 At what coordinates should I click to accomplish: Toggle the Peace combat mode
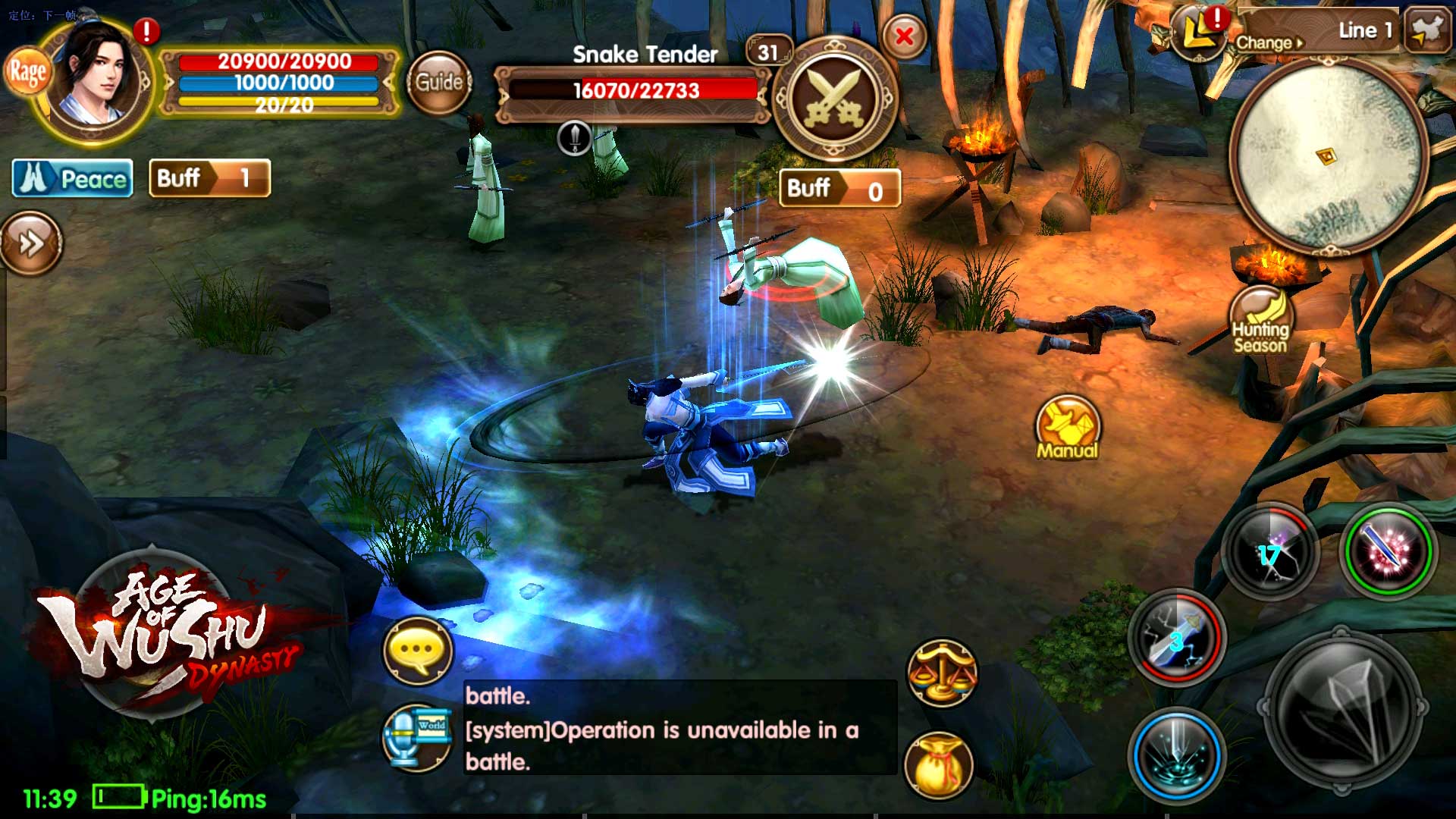(x=73, y=179)
